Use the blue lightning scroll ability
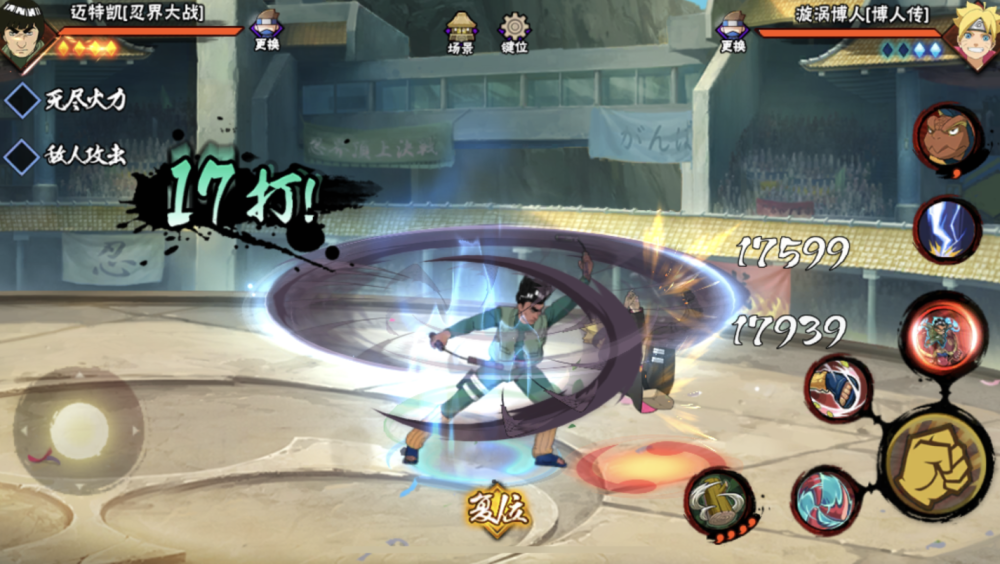 [x=947, y=230]
